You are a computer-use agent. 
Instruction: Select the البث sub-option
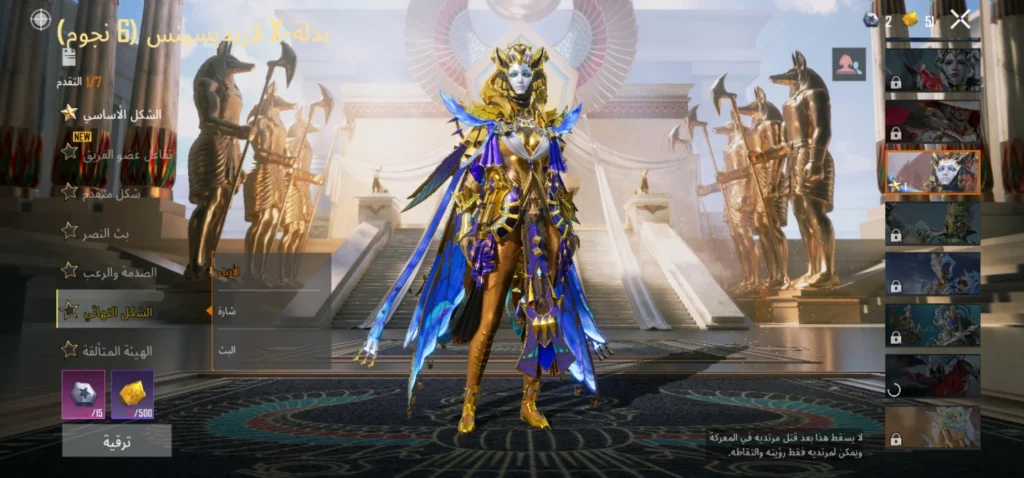(228, 350)
